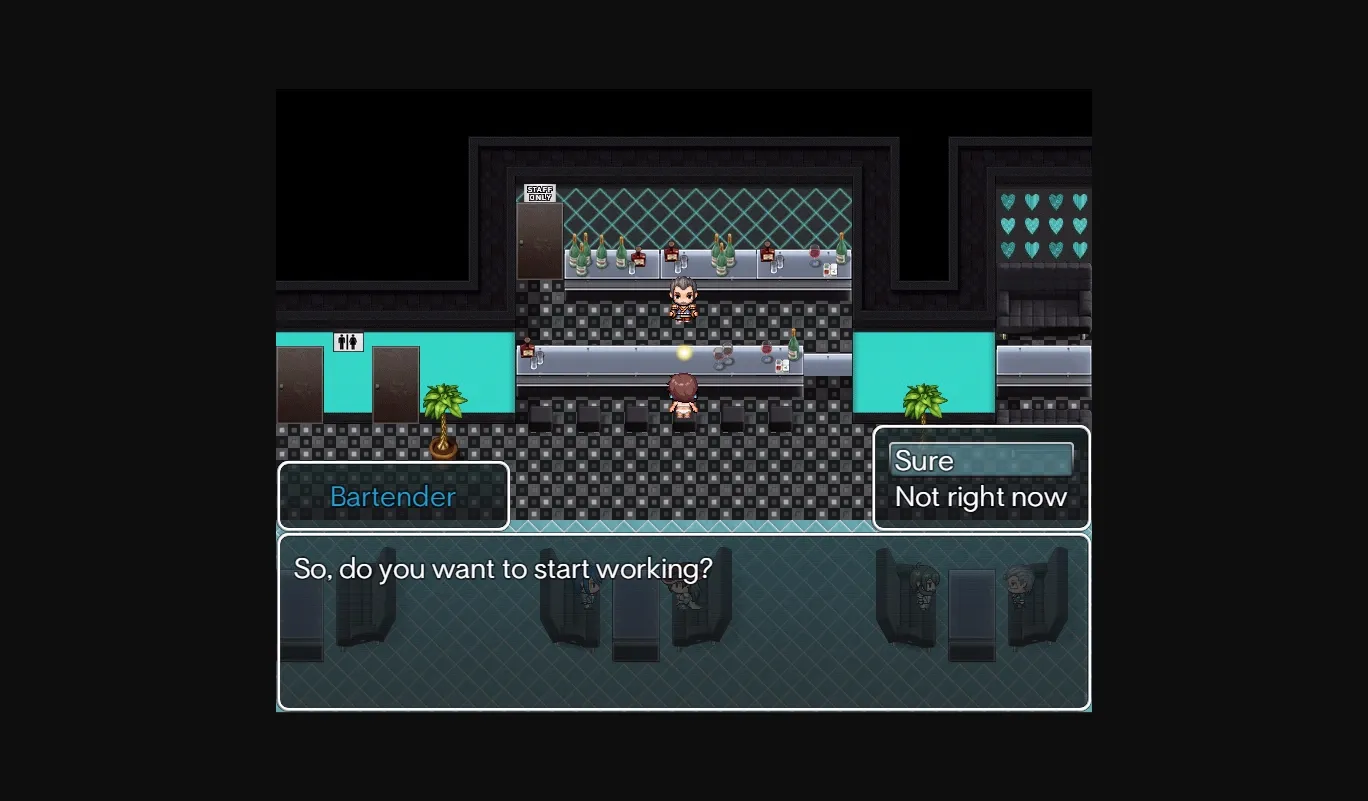
Task: Select the Bartender name plate
Action: click(392, 496)
